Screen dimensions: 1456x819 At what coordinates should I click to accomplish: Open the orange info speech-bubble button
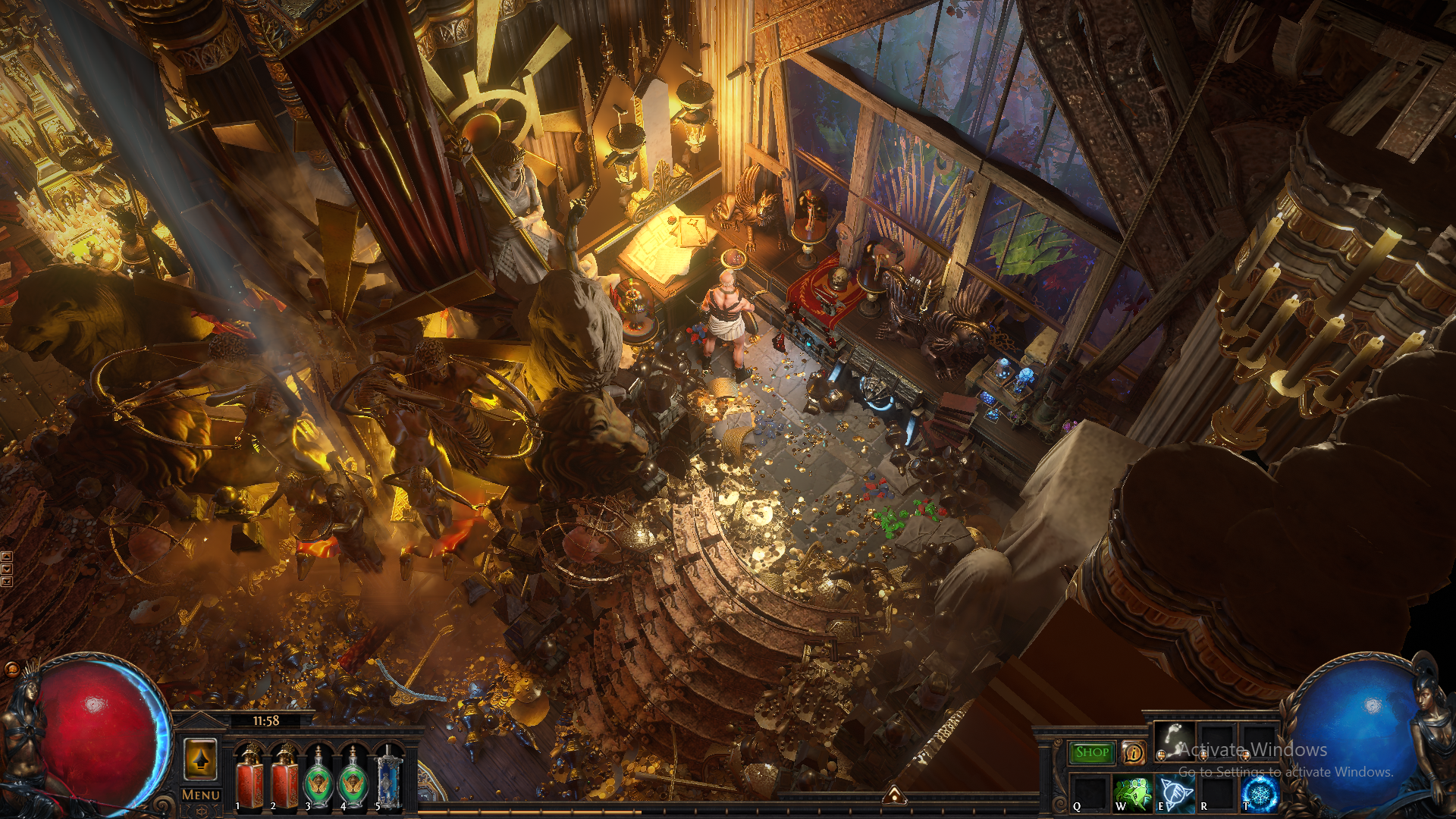(x=1134, y=752)
